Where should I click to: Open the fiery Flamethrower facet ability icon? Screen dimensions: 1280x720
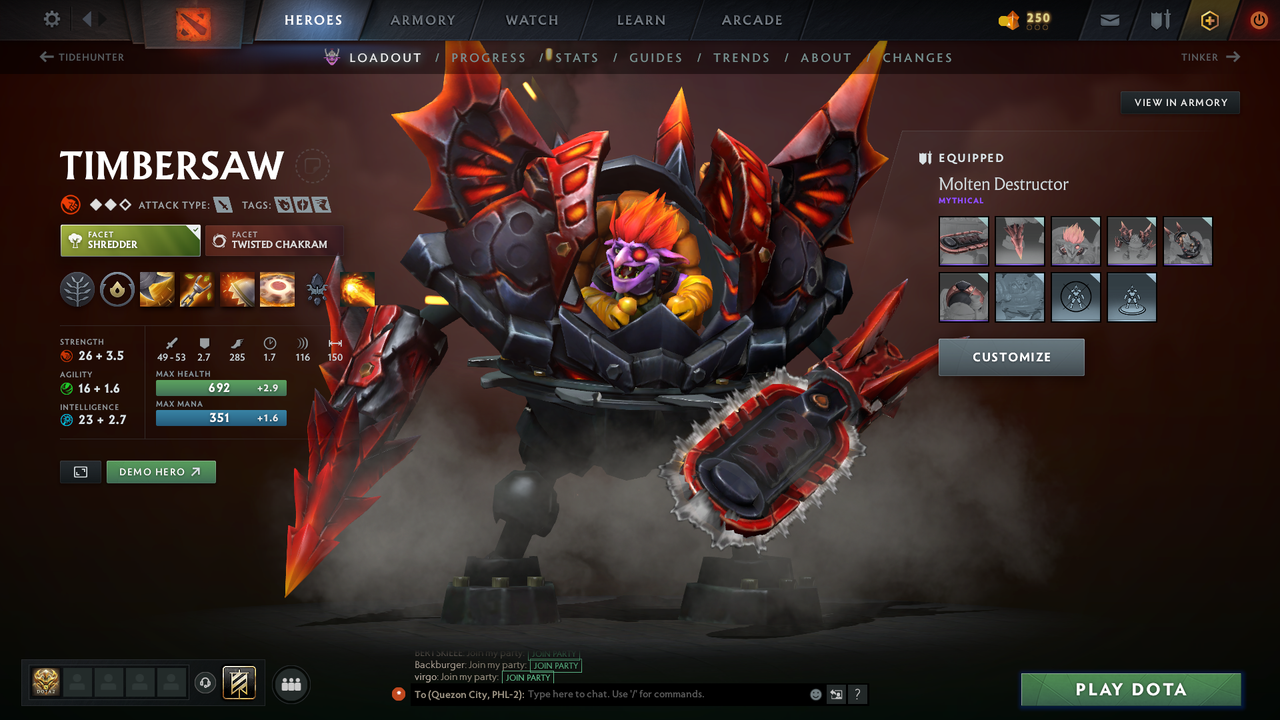pos(357,290)
